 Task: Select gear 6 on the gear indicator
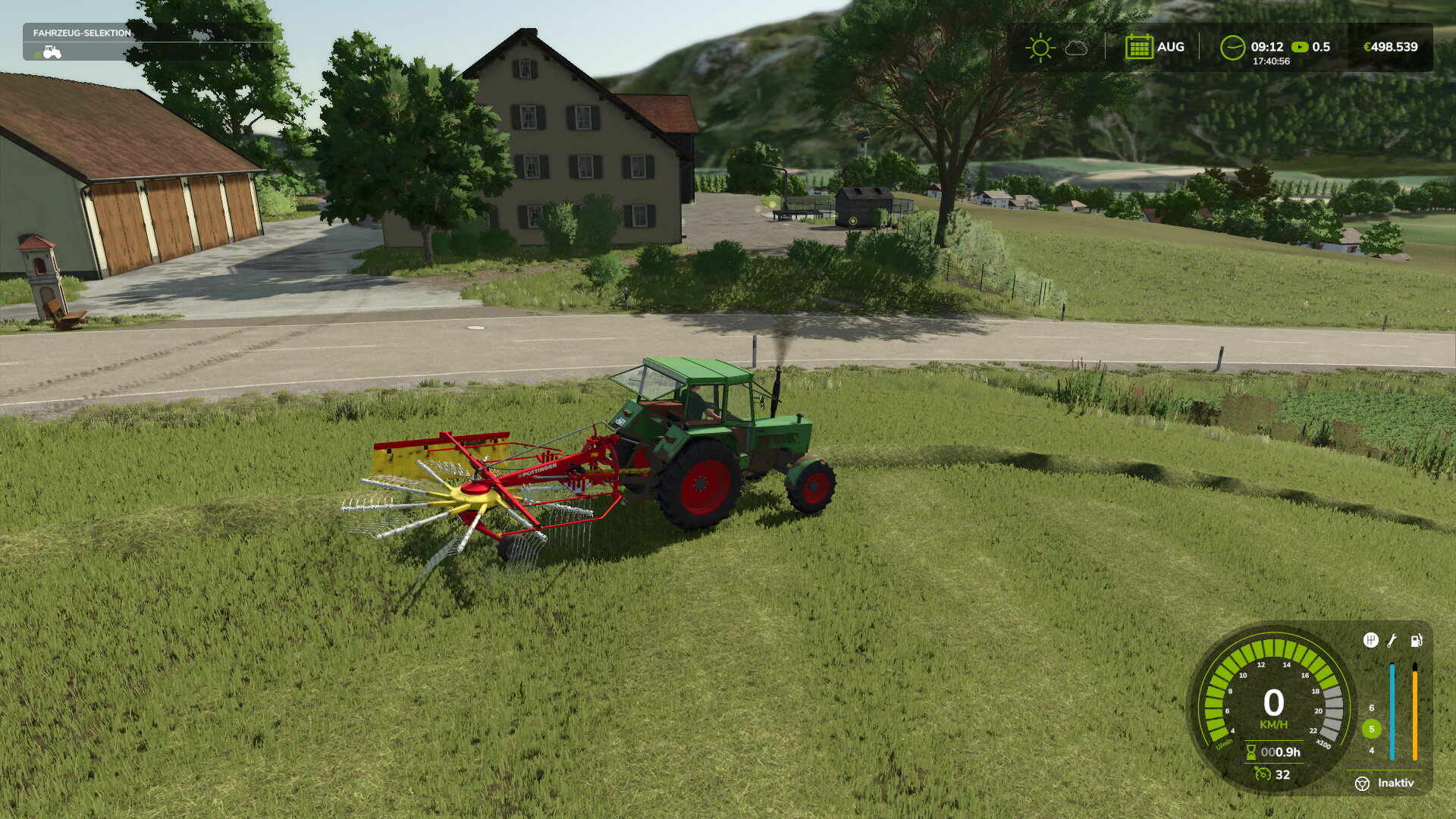pos(1372,708)
